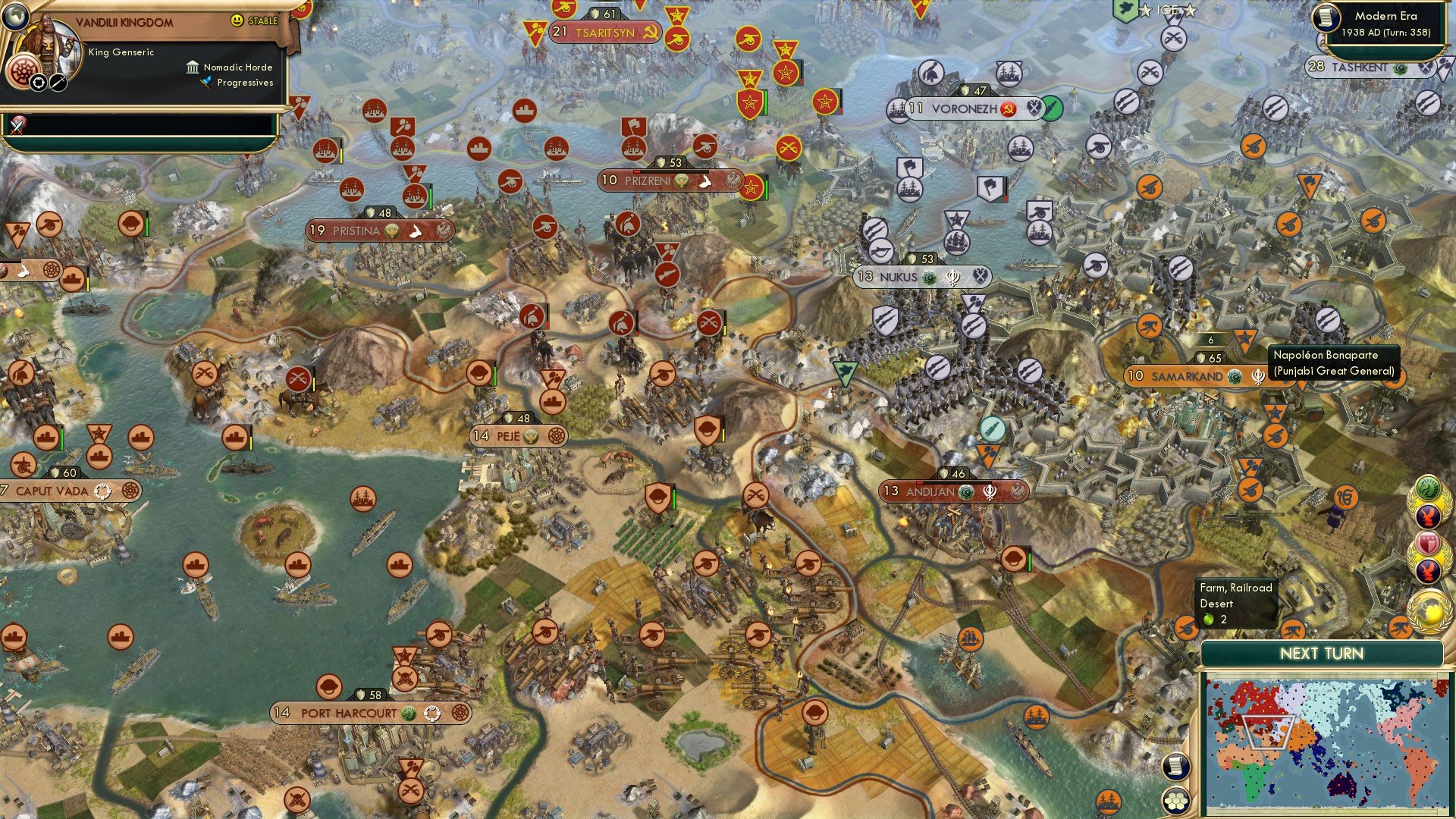
Task: Toggle the peace ring icon below the leader portrait
Action: [x=38, y=83]
